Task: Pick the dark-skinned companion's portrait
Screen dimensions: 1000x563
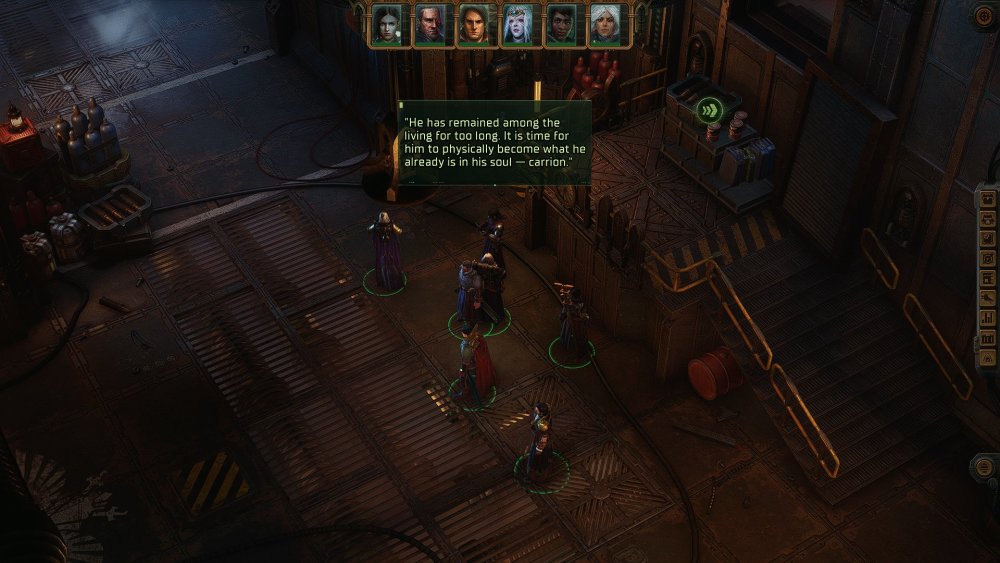Action: click(x=561, y=25)
